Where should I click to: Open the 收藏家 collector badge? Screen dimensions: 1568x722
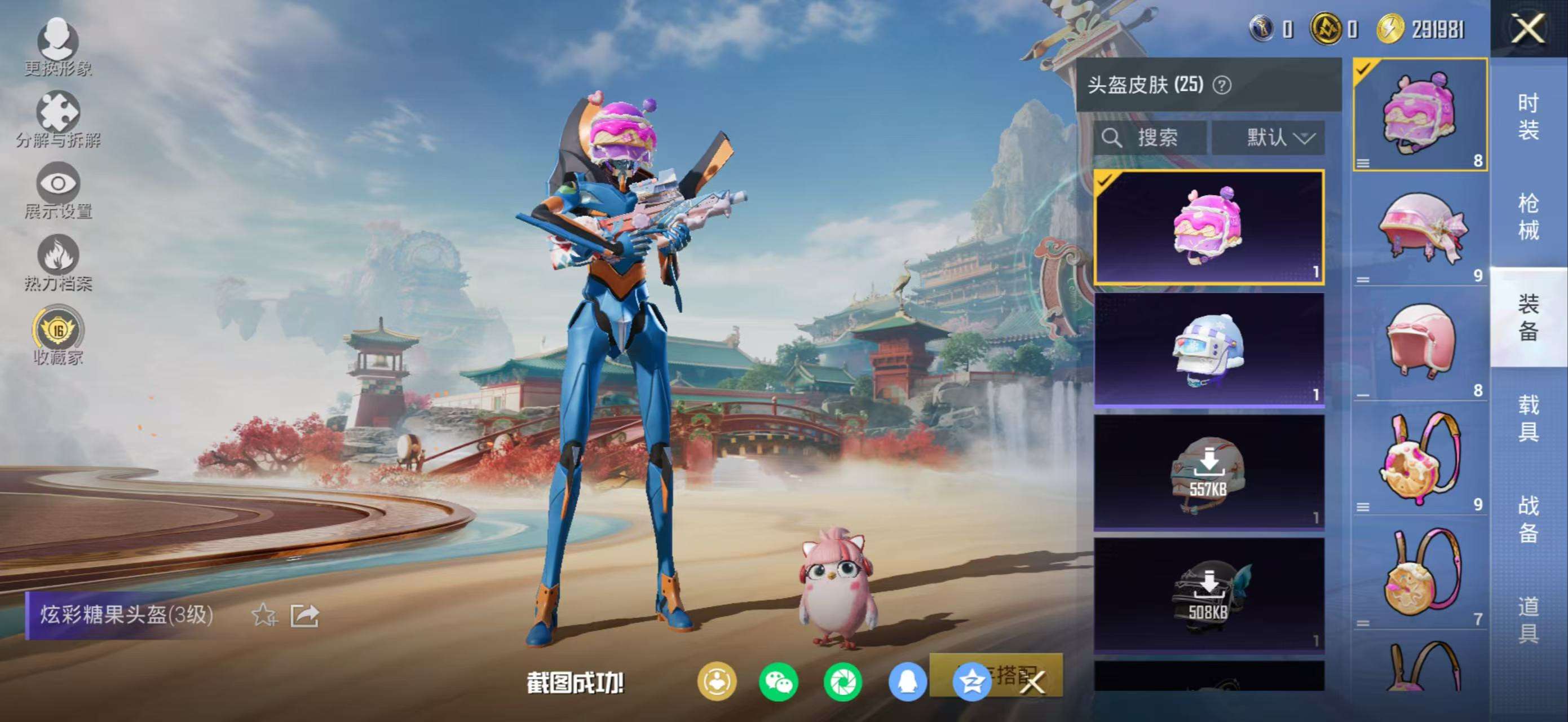click(59, 336)
